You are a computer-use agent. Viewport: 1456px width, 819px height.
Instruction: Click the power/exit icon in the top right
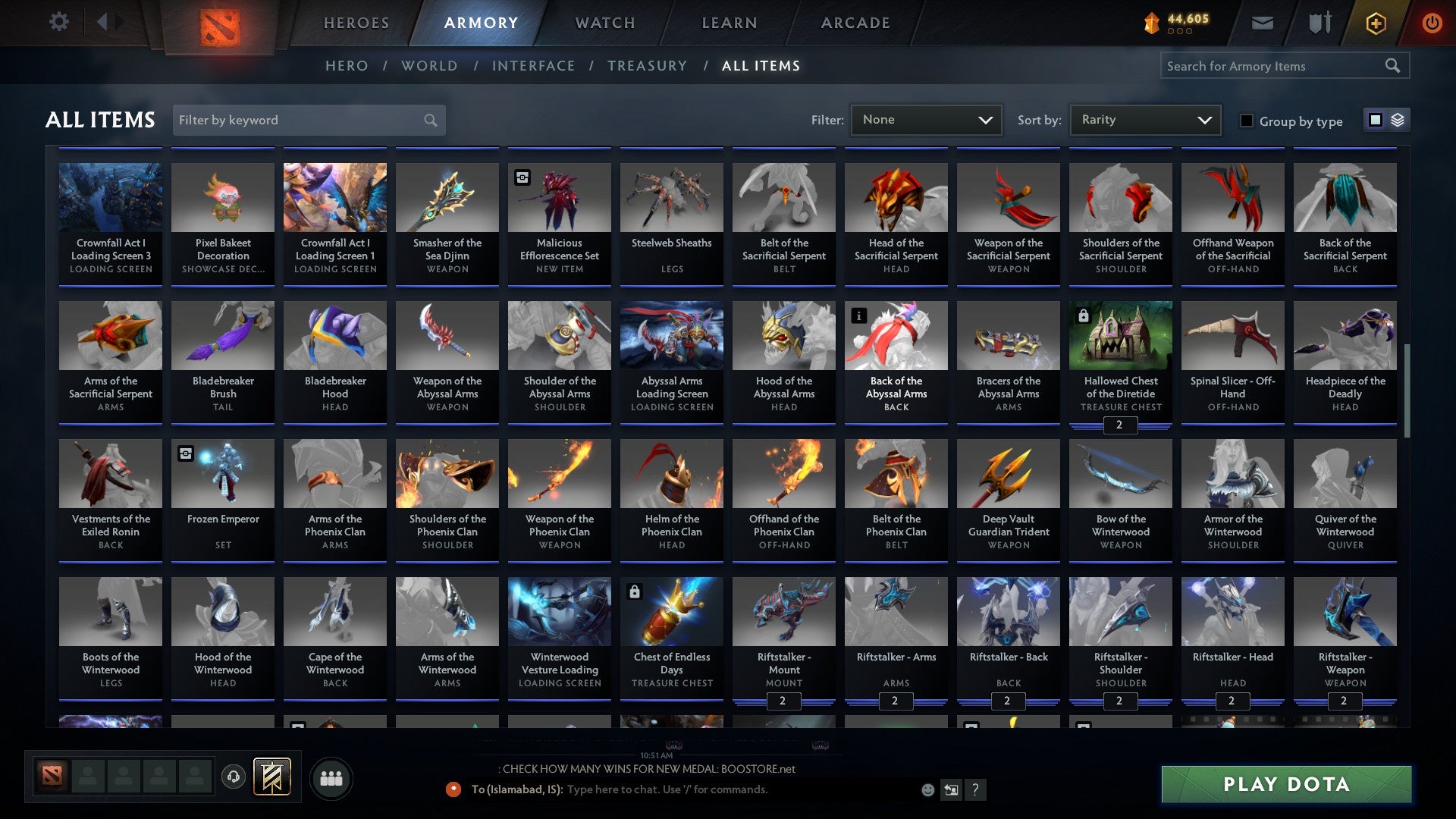coord(1432,23)
